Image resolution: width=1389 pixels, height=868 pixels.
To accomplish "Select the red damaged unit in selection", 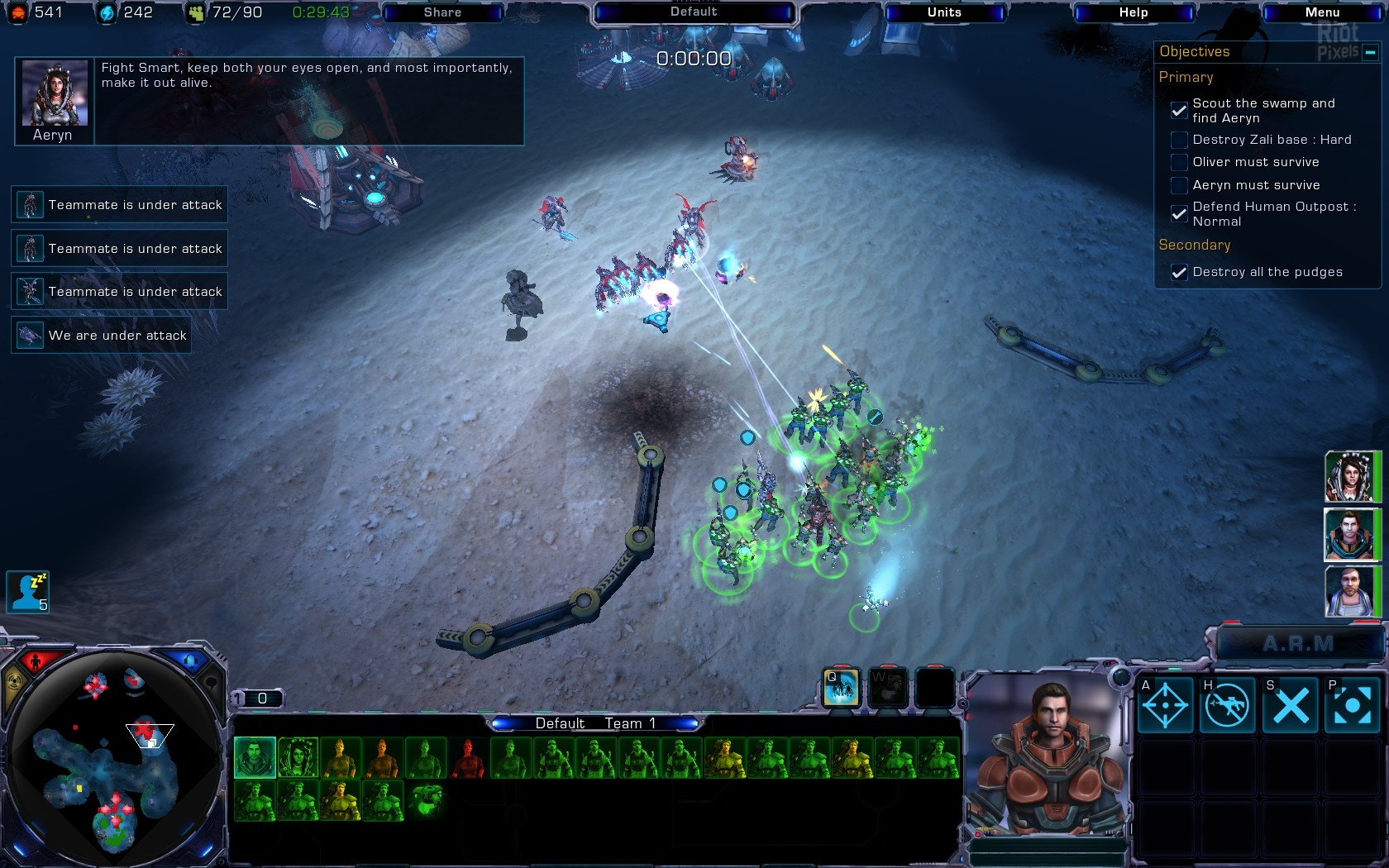I will (467, 758).
